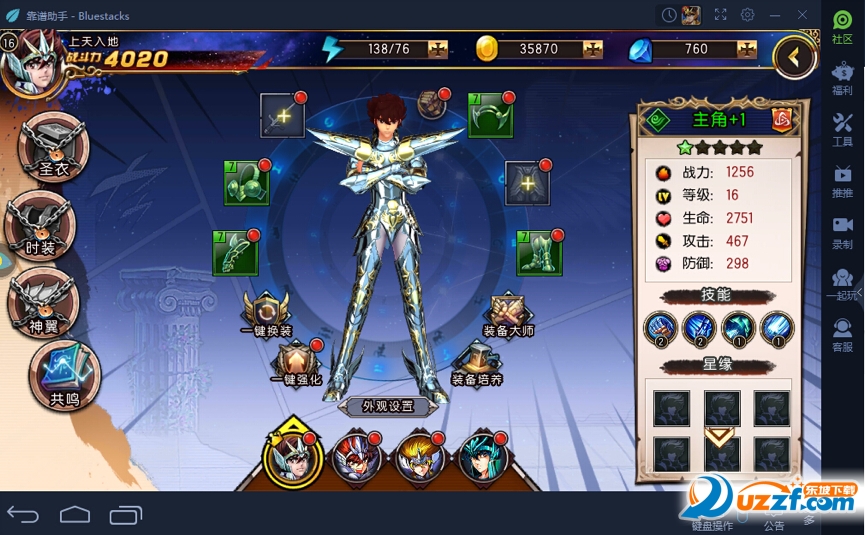Activate 一键强化 one-click enhance
The width and height of the screenshot is (865, 535).
coord(296,364)
